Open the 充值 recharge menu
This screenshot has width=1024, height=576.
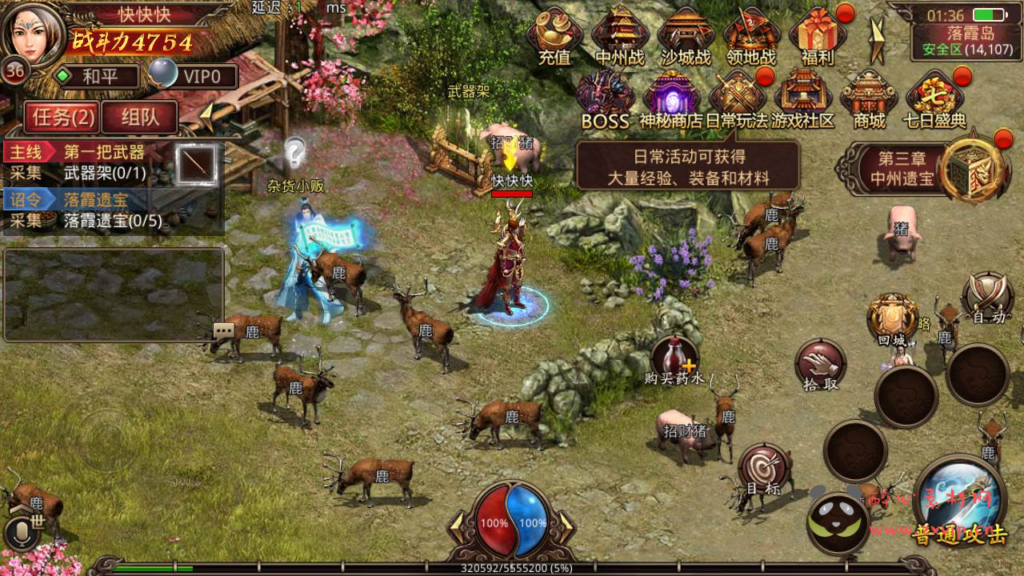pyautogui.click(x=555, y=35)
